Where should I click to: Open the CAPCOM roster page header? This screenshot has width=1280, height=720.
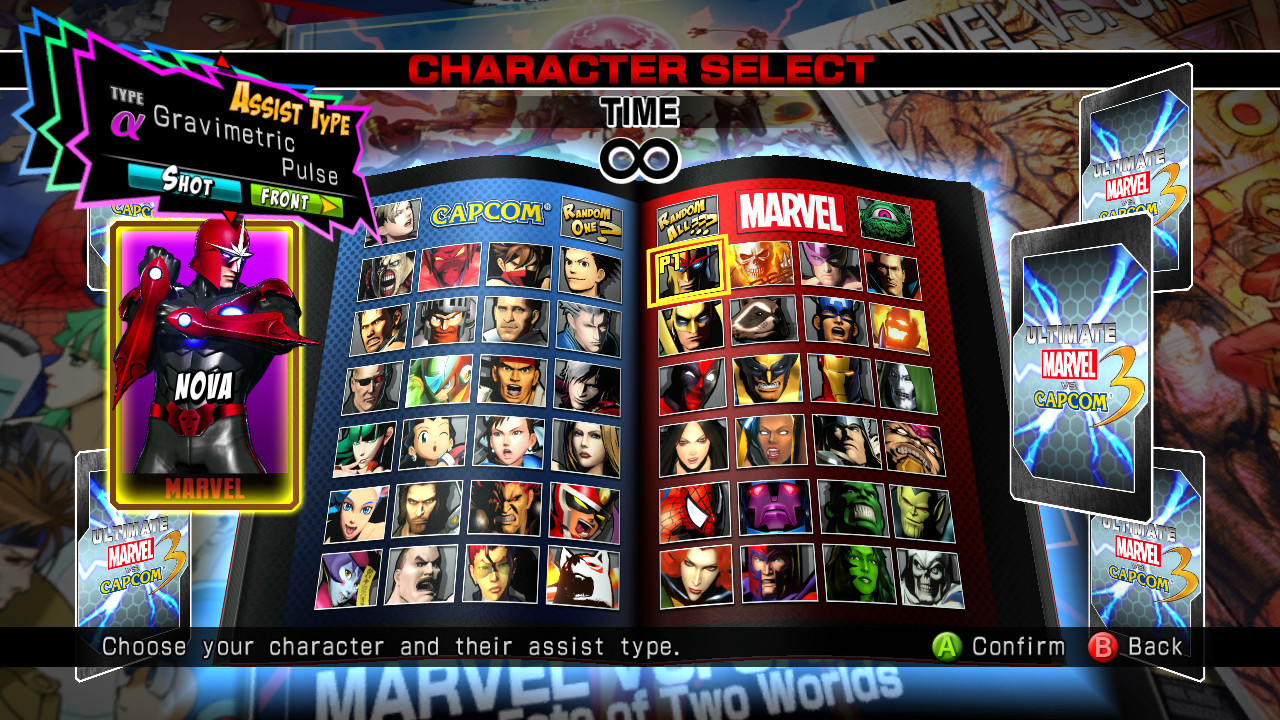click(x=488, y=214)
